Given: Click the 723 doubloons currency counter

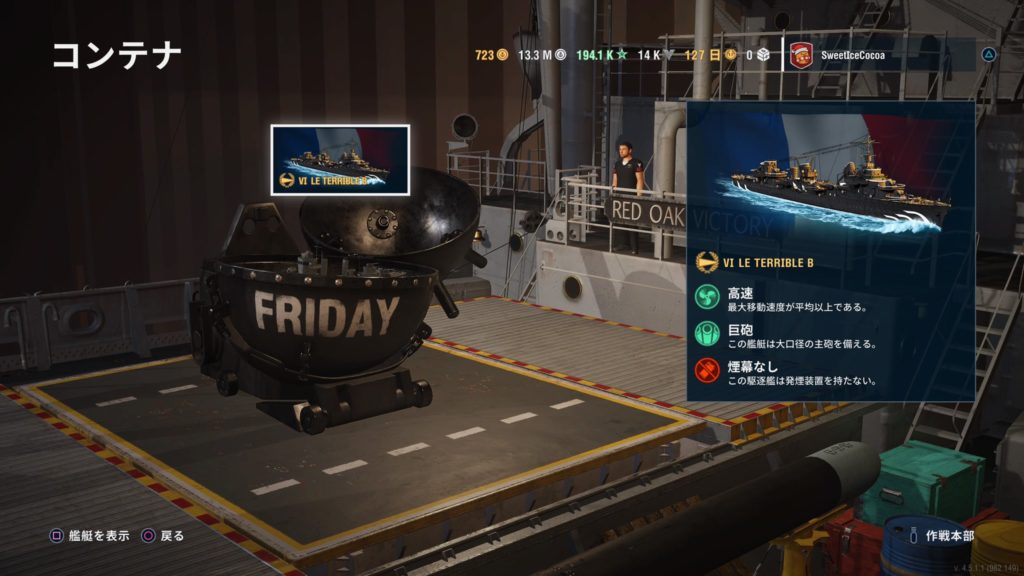Looking at the screenshot, I should [x=491, y=55].
